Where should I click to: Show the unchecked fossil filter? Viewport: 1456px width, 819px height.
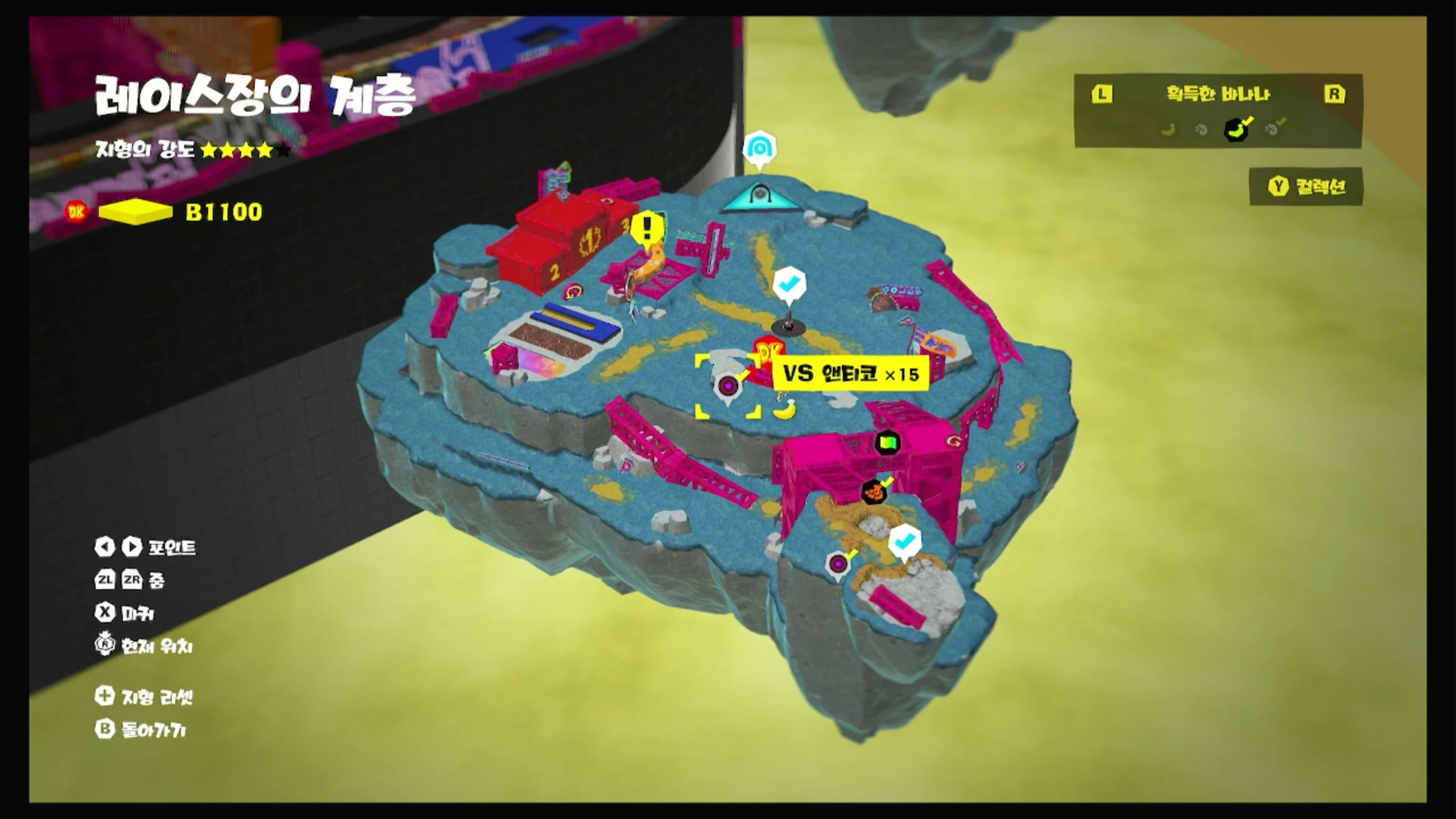1201,130
